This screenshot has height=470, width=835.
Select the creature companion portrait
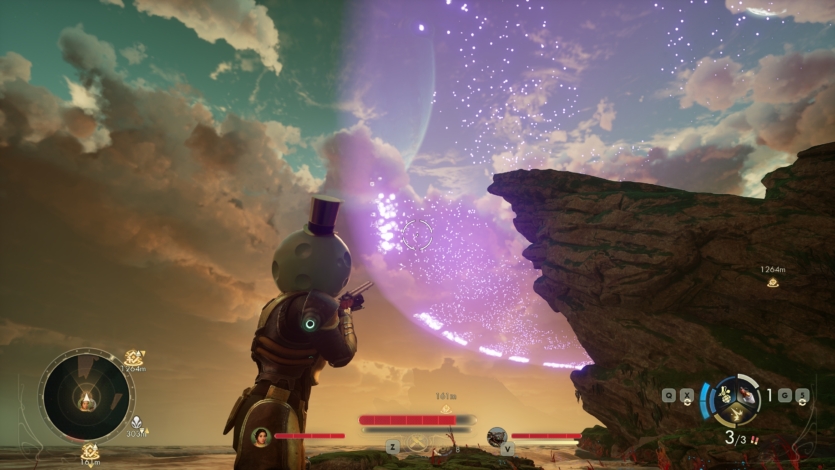[x=496, y=436]
